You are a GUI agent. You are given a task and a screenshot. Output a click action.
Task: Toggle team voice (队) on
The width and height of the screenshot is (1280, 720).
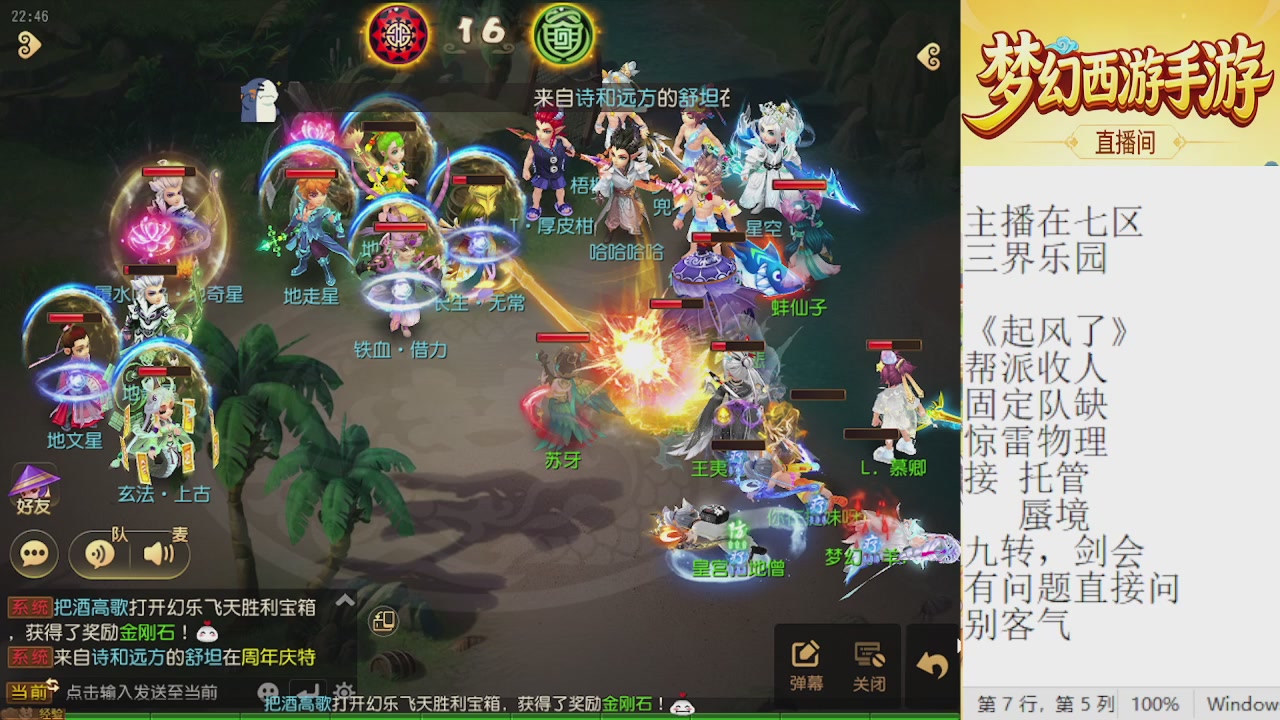pos(98,551)
